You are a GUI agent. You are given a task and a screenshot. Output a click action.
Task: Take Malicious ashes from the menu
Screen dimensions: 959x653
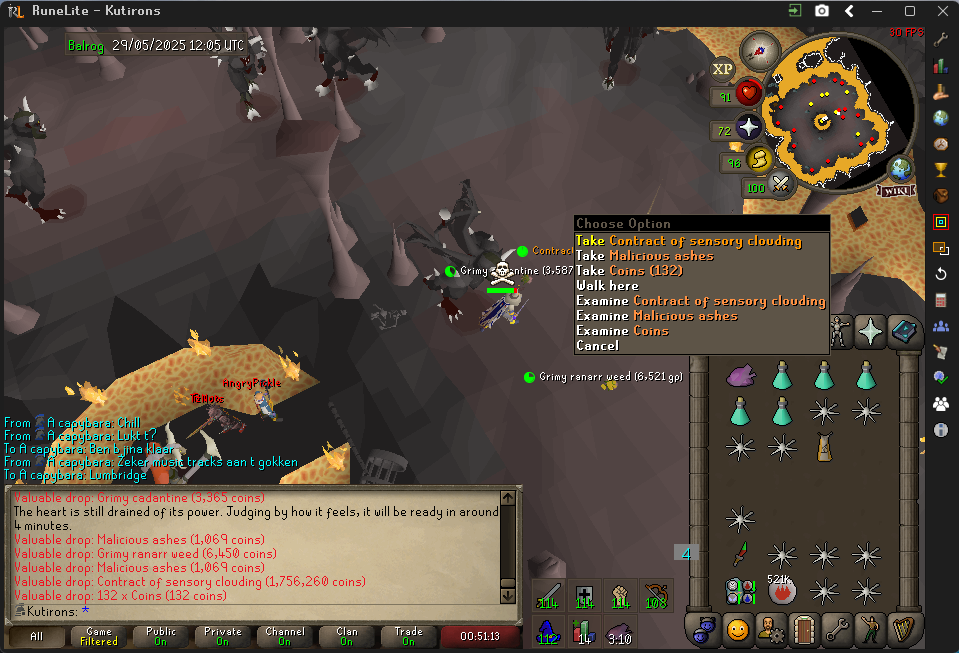(645, 256)
